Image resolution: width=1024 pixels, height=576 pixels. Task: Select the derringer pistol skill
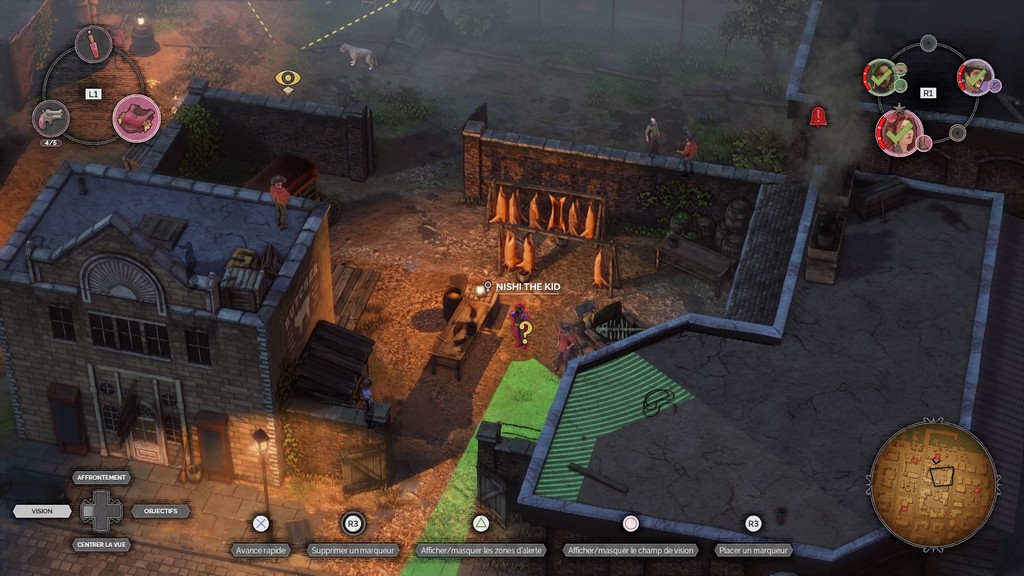(50, 117)
